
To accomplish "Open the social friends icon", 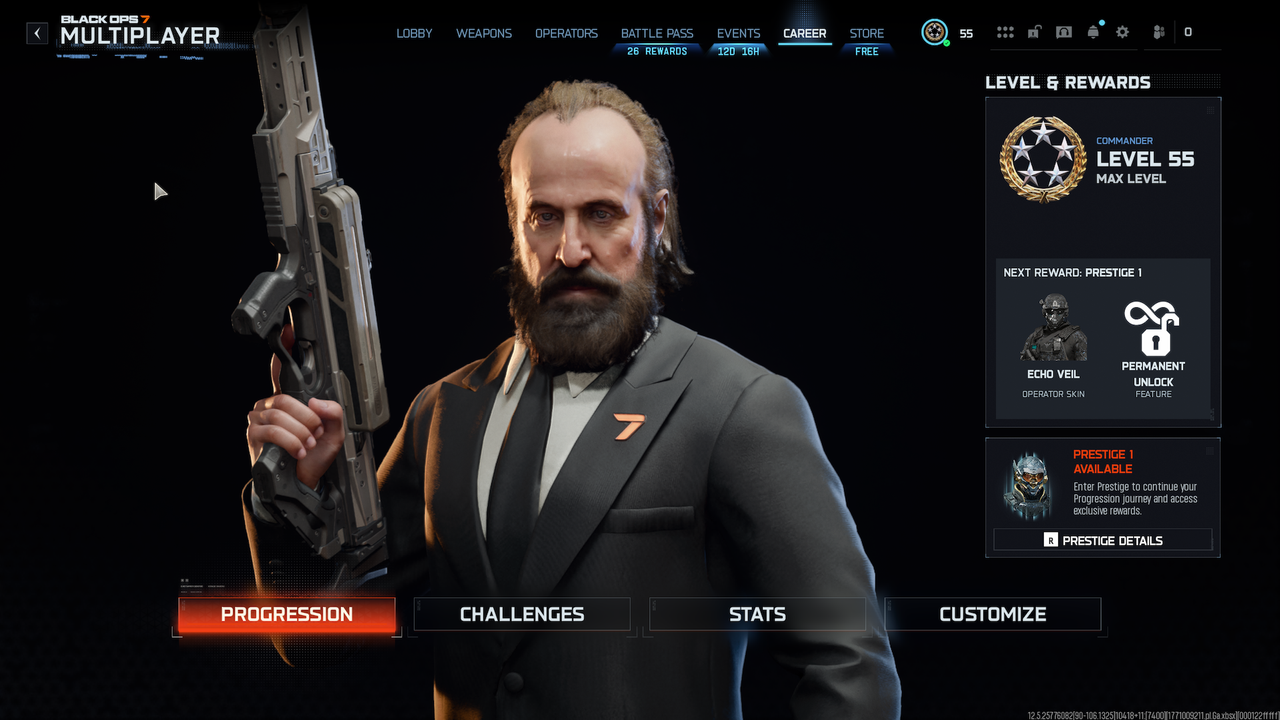I will (1159, 32).
